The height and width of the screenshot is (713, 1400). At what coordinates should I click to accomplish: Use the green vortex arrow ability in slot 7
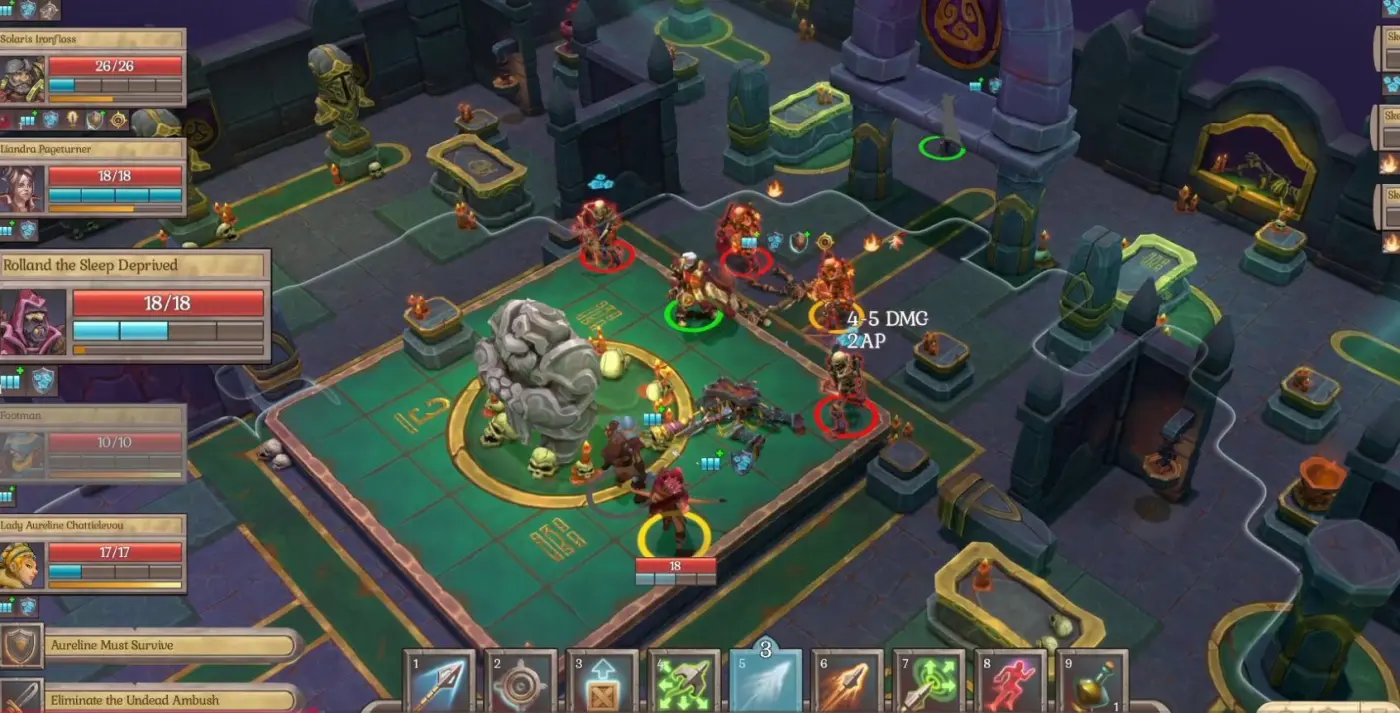pyautogui.click(x=929, y=684)
